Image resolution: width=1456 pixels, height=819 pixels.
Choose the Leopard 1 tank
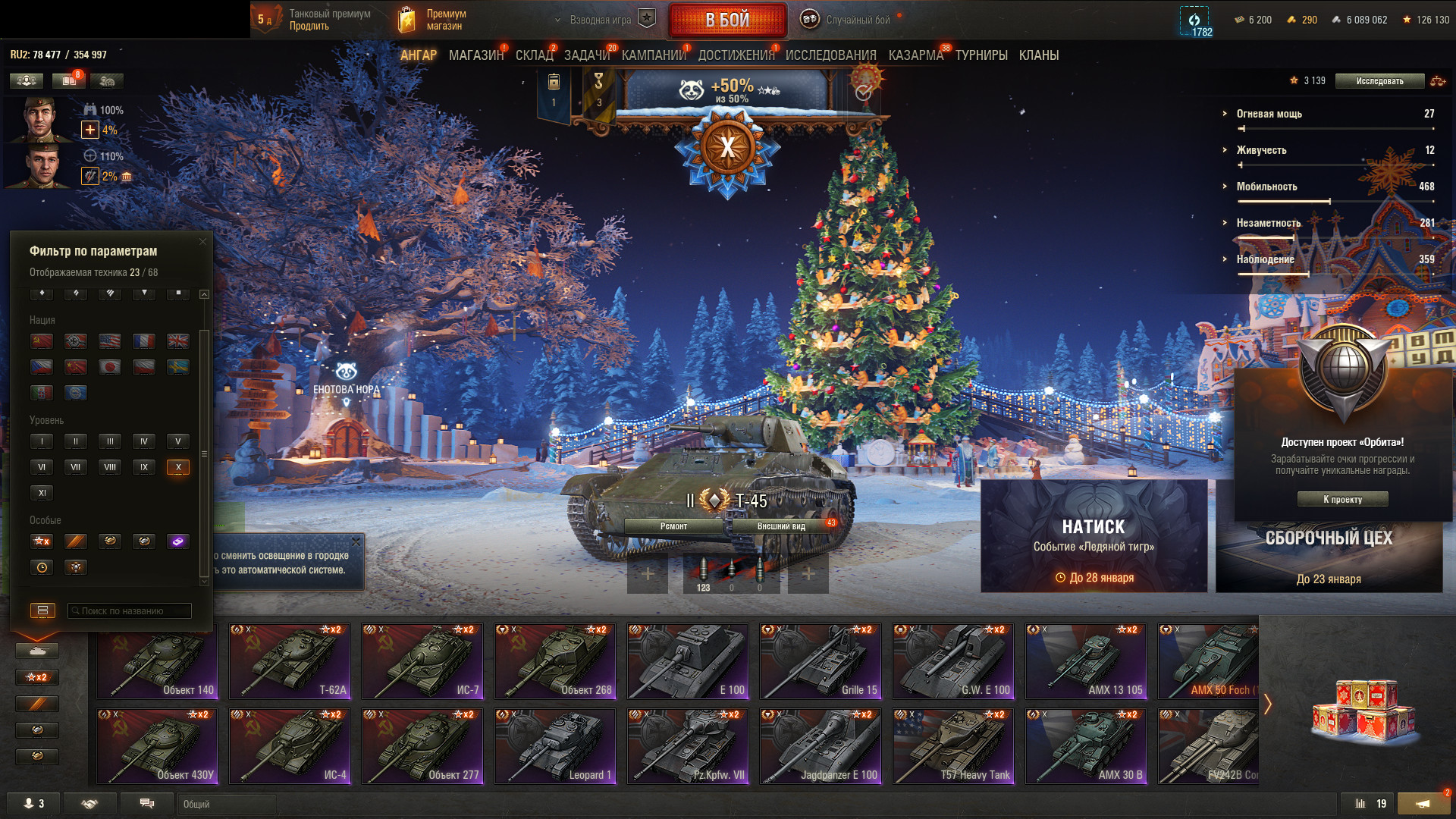[x=555, y=745]
